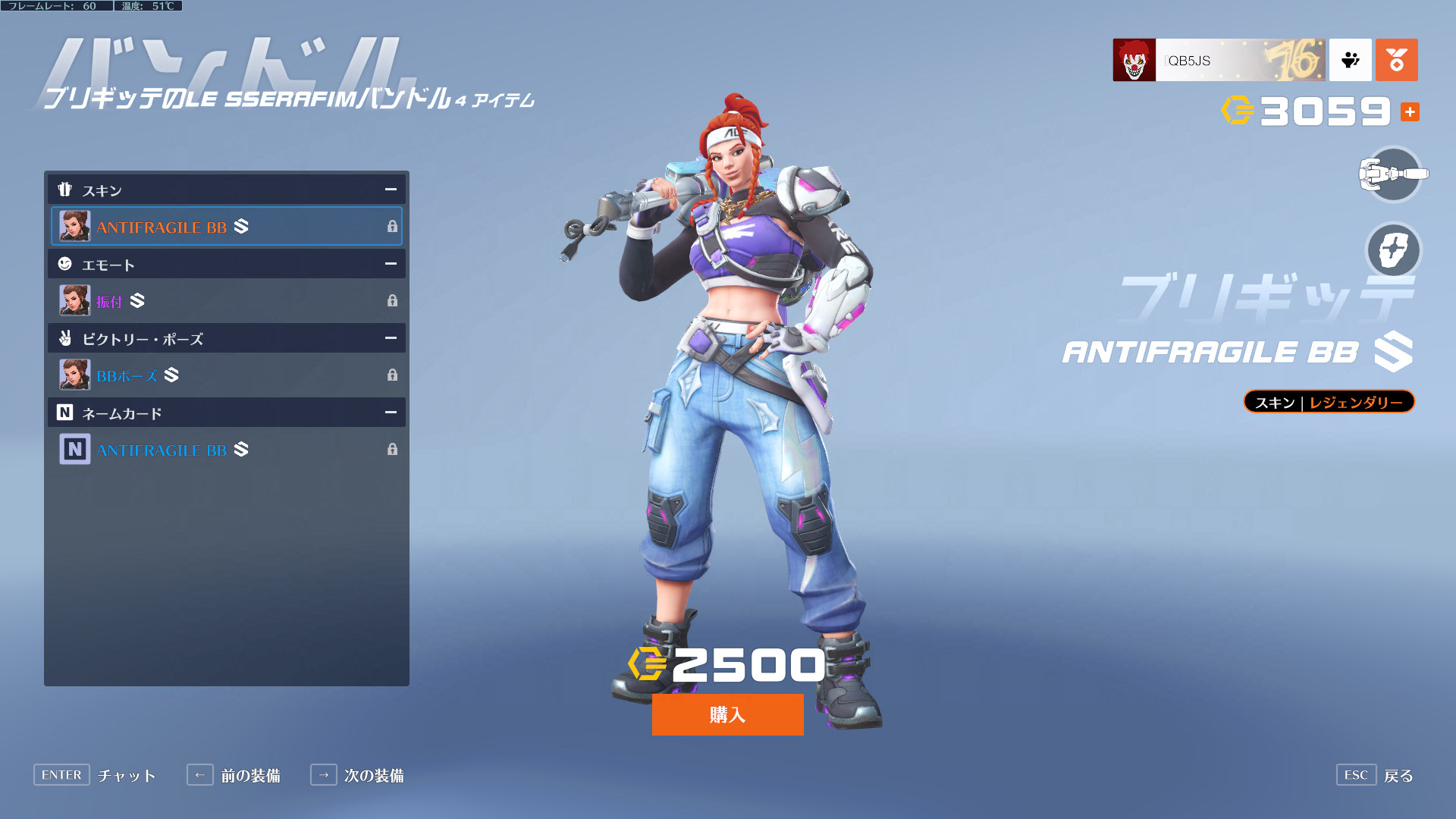This screenshot has height=819, width=1456.
Task: Click the orange 購入 purchase button
Action: click(x=727, y=714)
